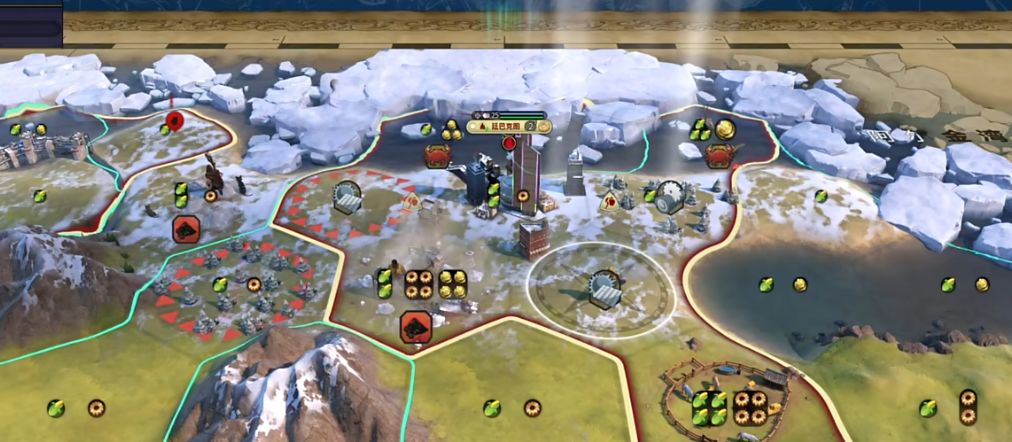Click the circular saw blade tile icon
This screenshot has height=442, width=1012.
point(669,194)
